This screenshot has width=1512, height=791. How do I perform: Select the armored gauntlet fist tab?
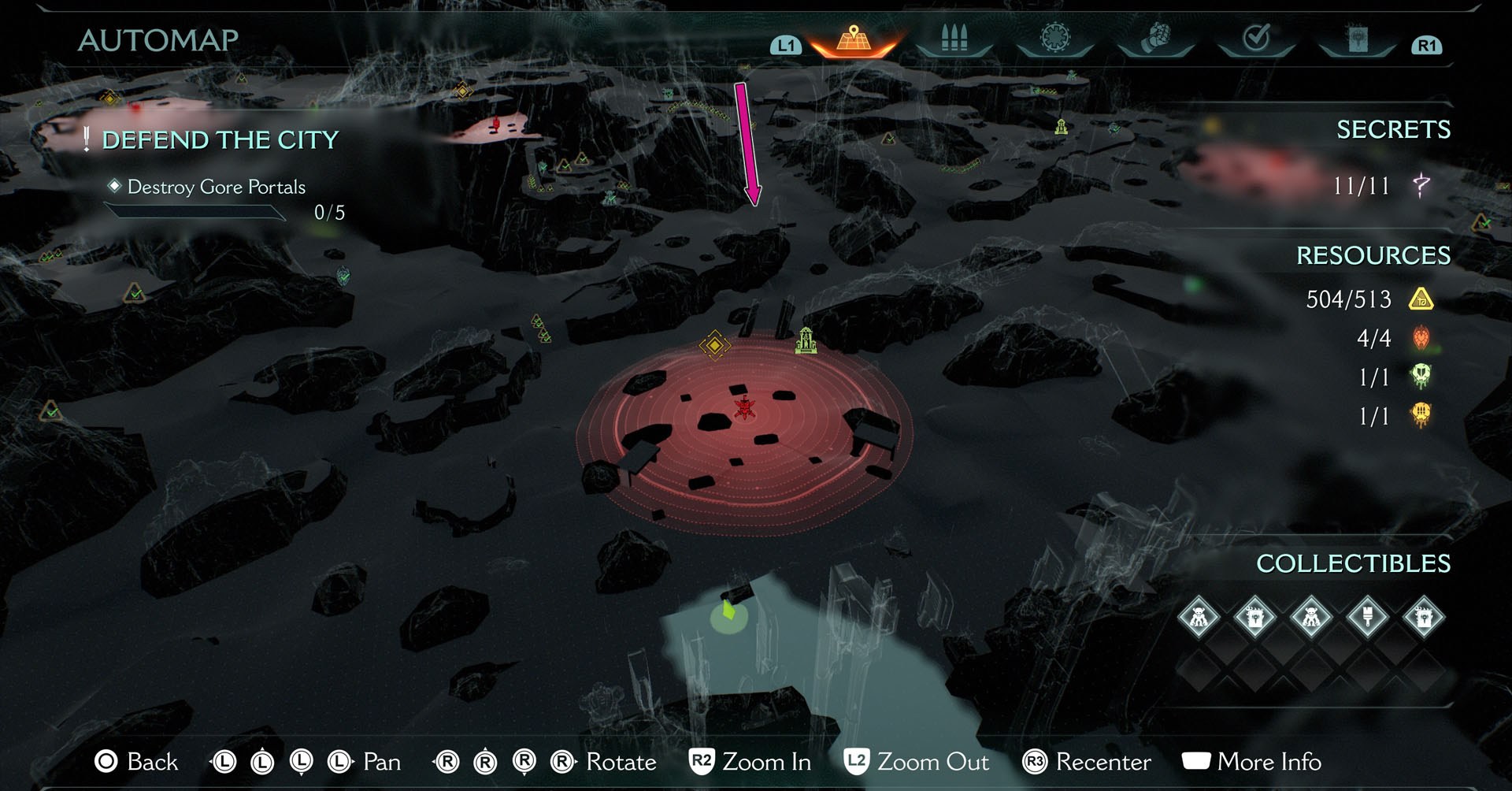tap(1155, 39)
